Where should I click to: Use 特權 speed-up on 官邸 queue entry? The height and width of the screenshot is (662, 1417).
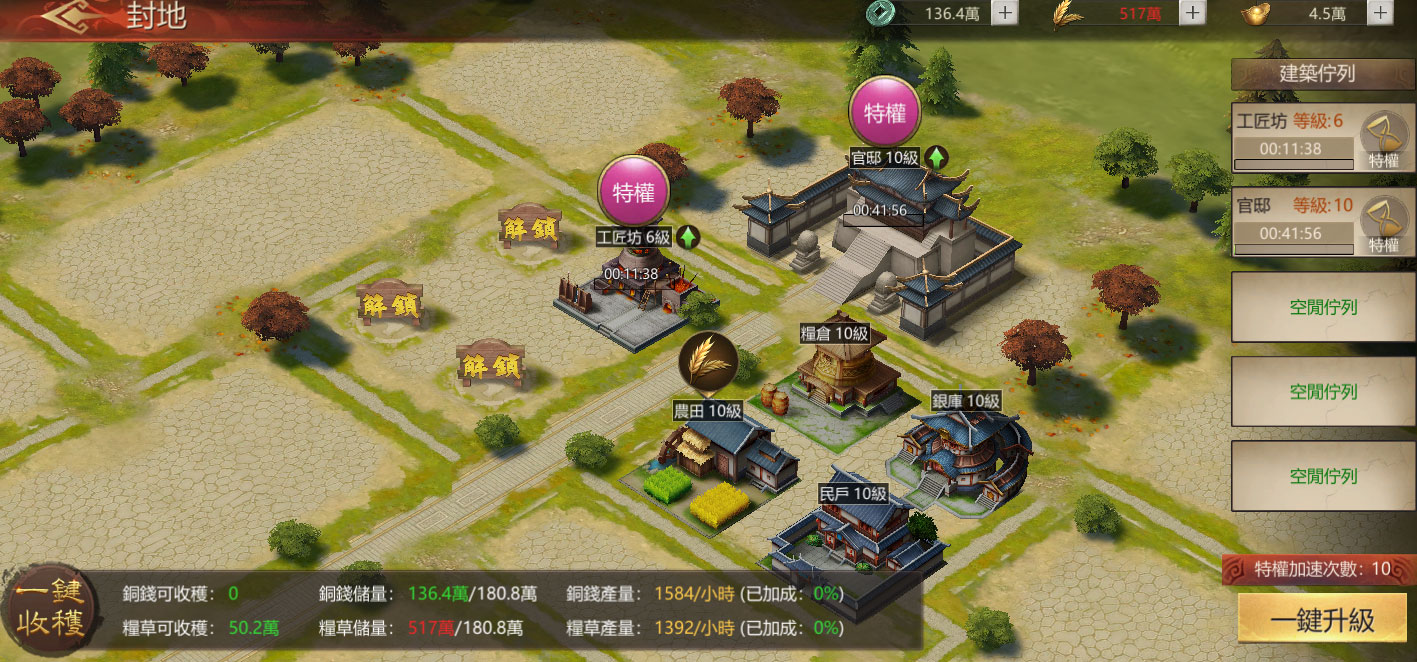(x=1383, y=225)
